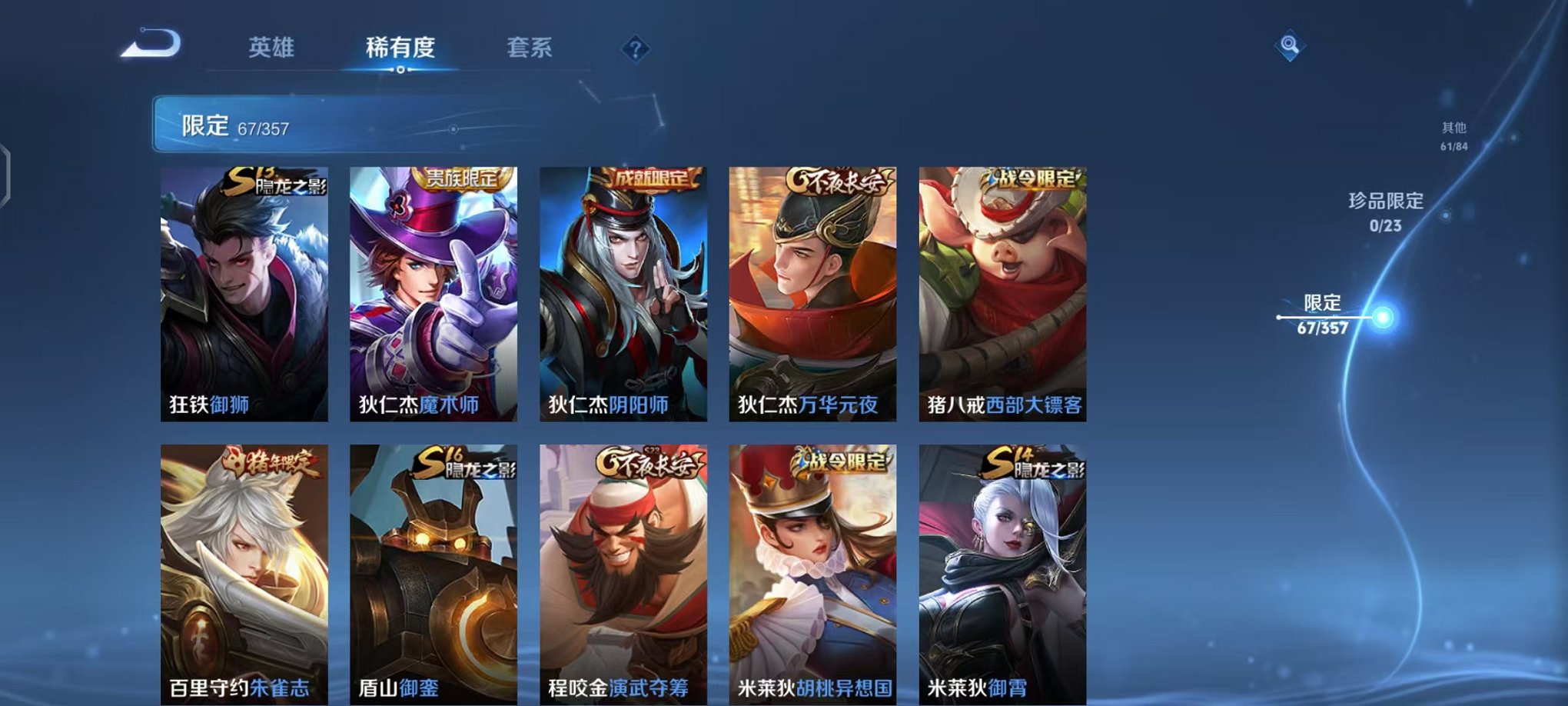1568x706 pixels.
Task: Select the 稀有度 tab
Action: pos(400,48)
